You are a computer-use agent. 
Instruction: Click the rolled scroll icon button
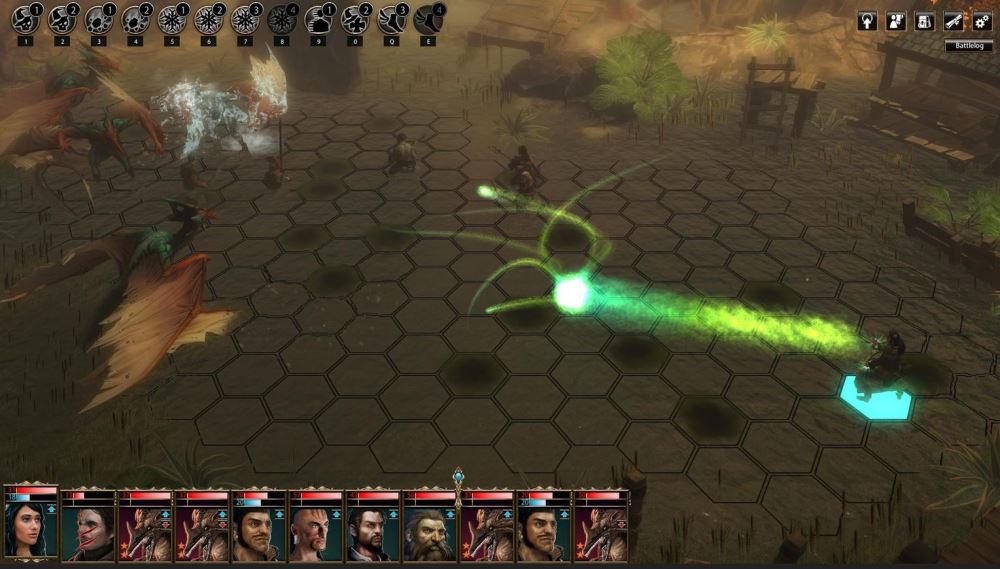tap(953, 21)
